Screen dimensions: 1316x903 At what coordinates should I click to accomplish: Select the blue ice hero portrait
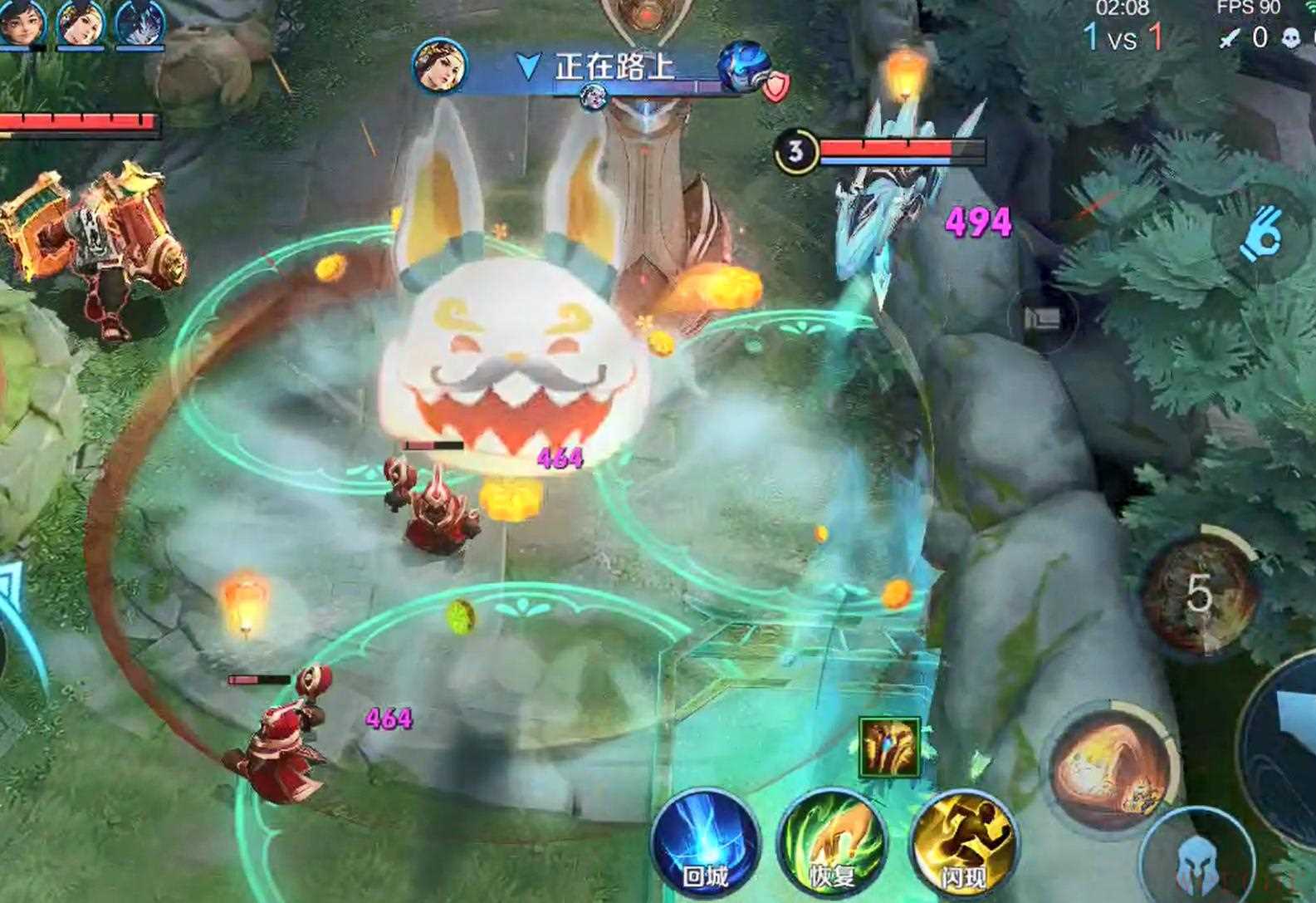click(139, 22)
